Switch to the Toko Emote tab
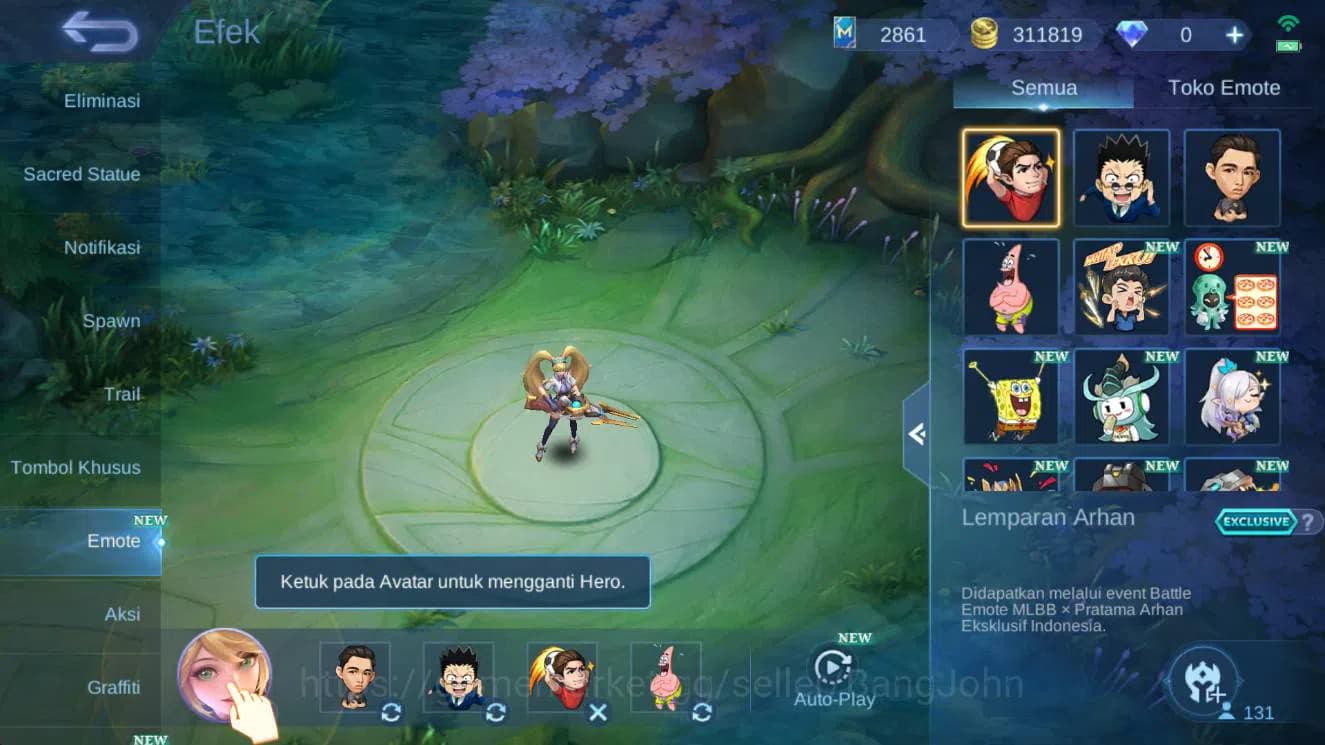The height and width of the screenshot is (745, 1325). [1224, 88]
